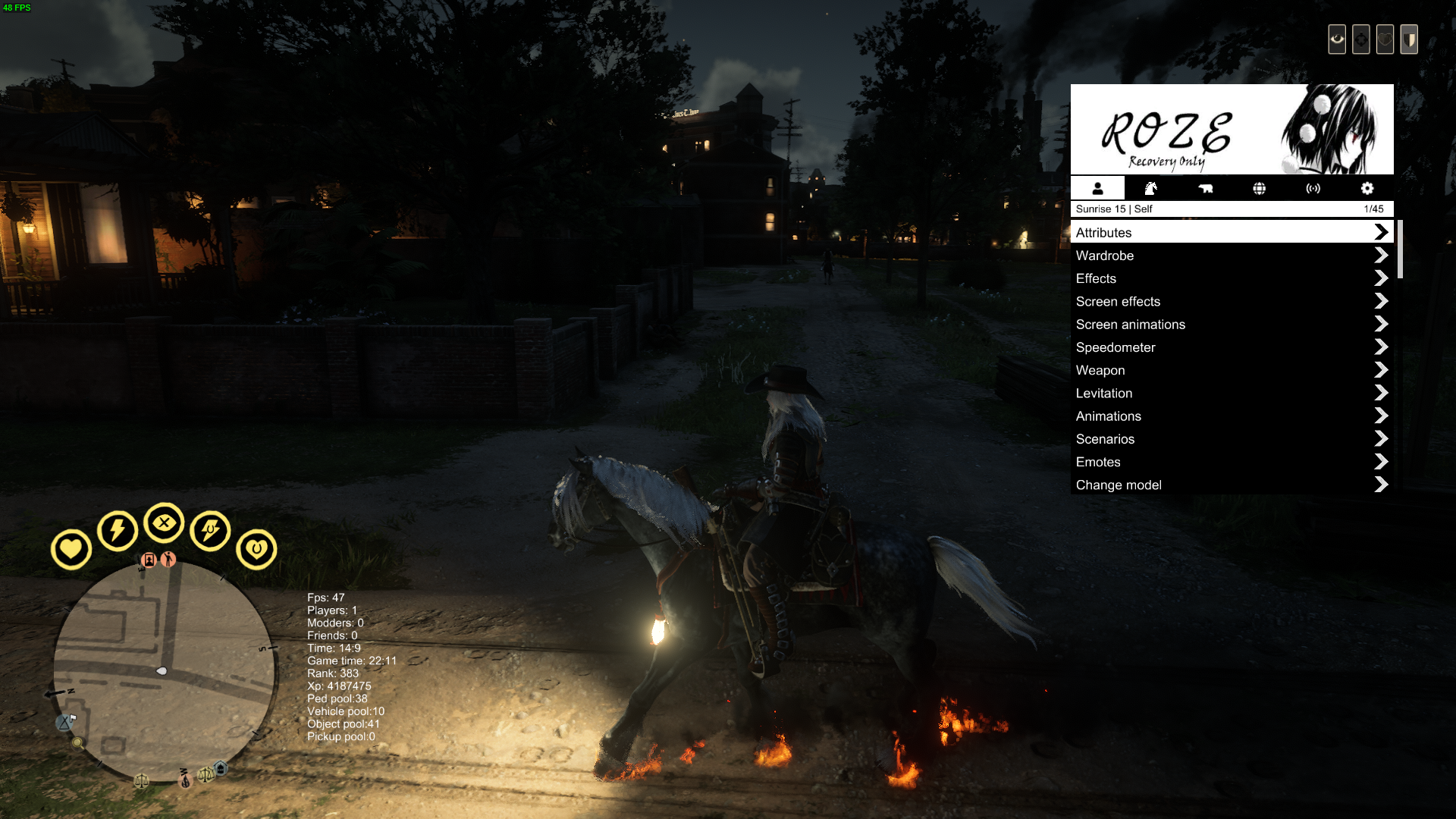Open the gear settings tab
The height and width of the screenshot is (819, 1456).
(x=1367, y=188)
